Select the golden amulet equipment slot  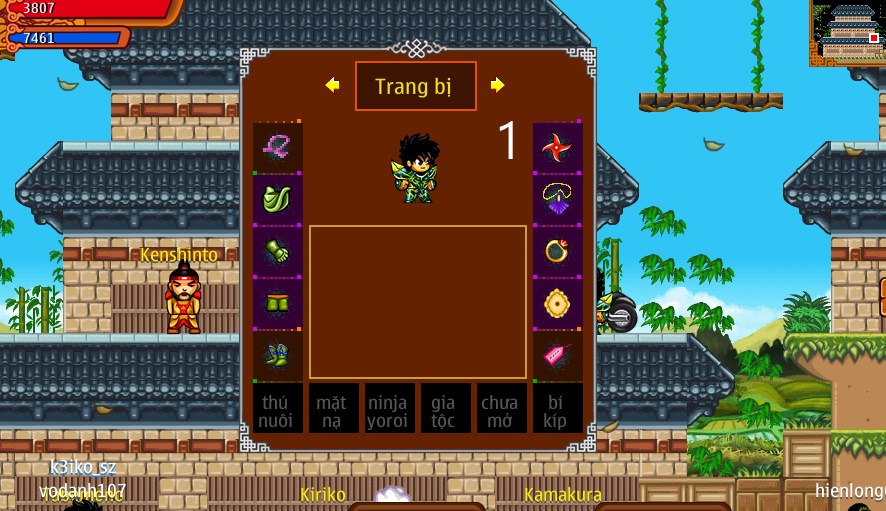coord(557,304)
